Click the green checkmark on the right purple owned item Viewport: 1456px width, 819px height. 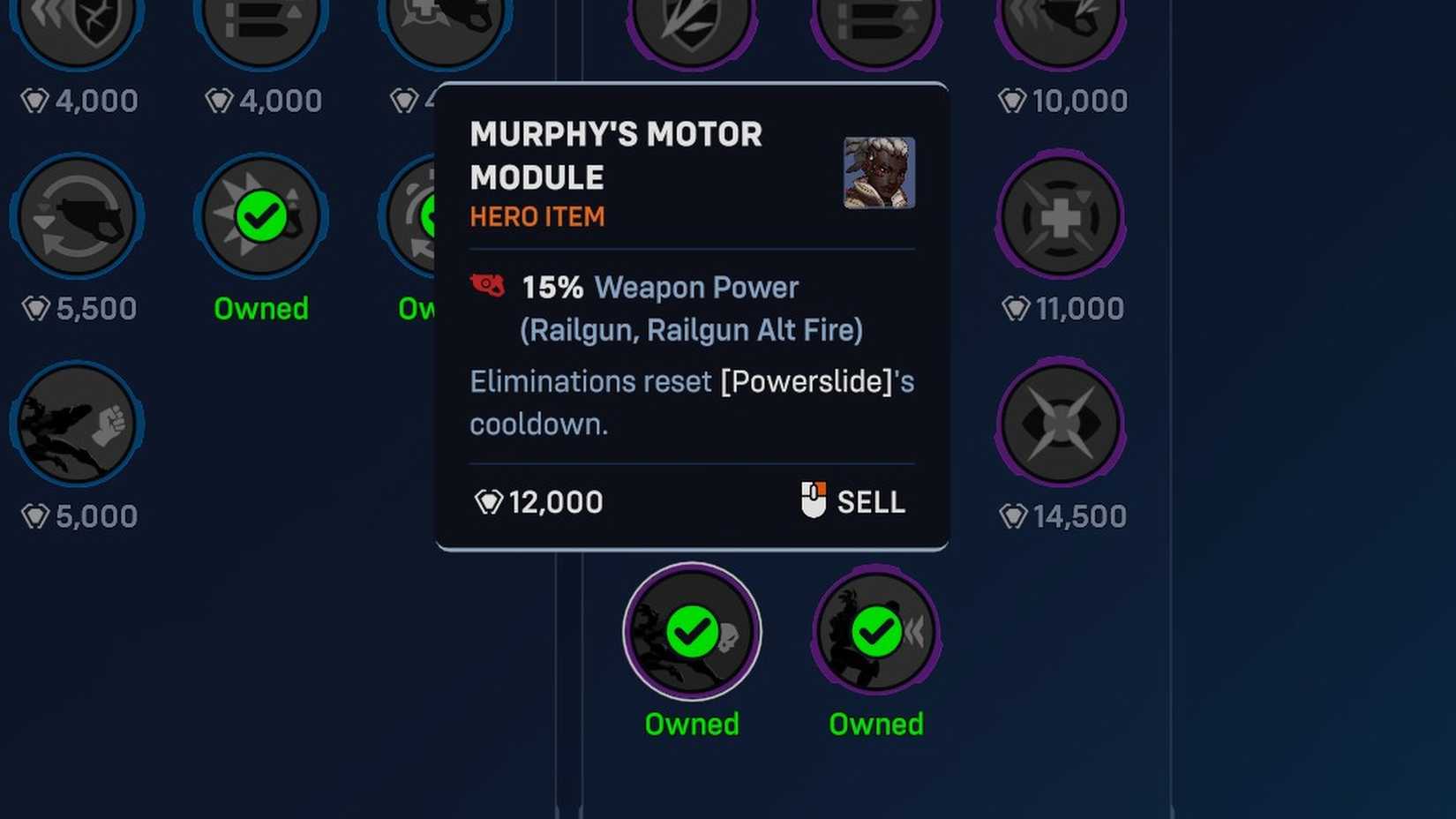[x=874, y=631]
